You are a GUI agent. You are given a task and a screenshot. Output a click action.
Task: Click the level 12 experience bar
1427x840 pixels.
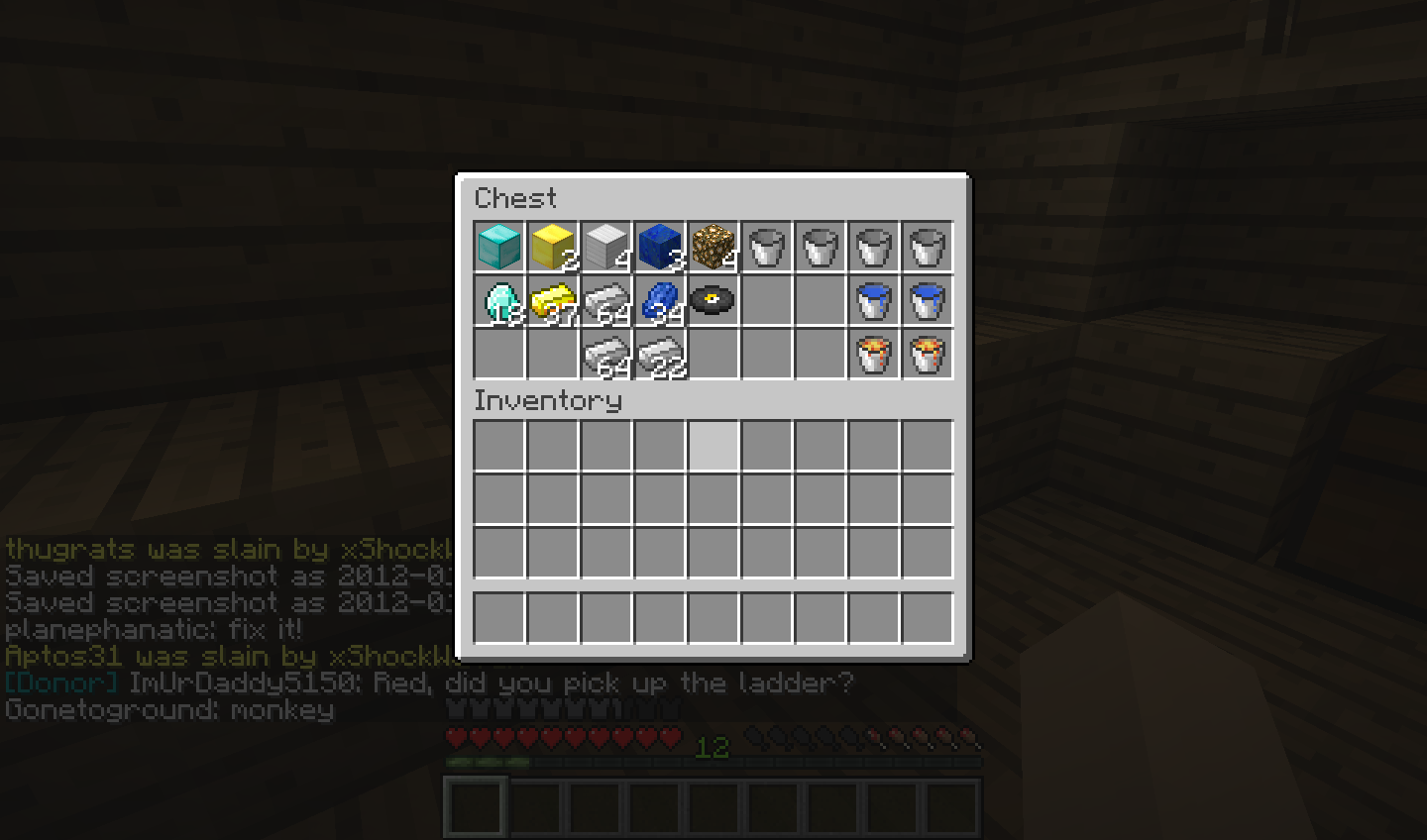pyautogui.click(x=709, y=751)
